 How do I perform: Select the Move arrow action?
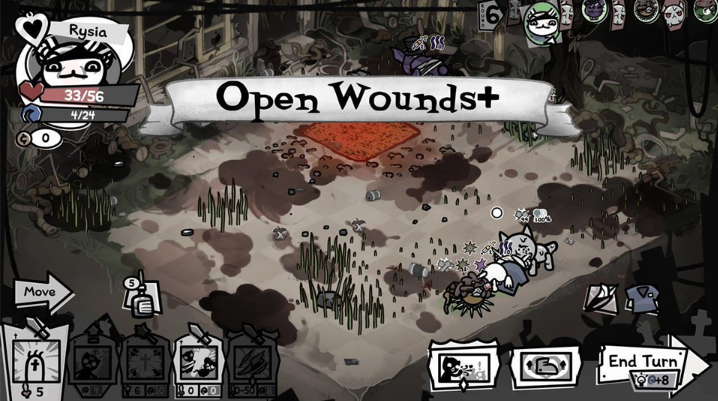tap(42, 294)
